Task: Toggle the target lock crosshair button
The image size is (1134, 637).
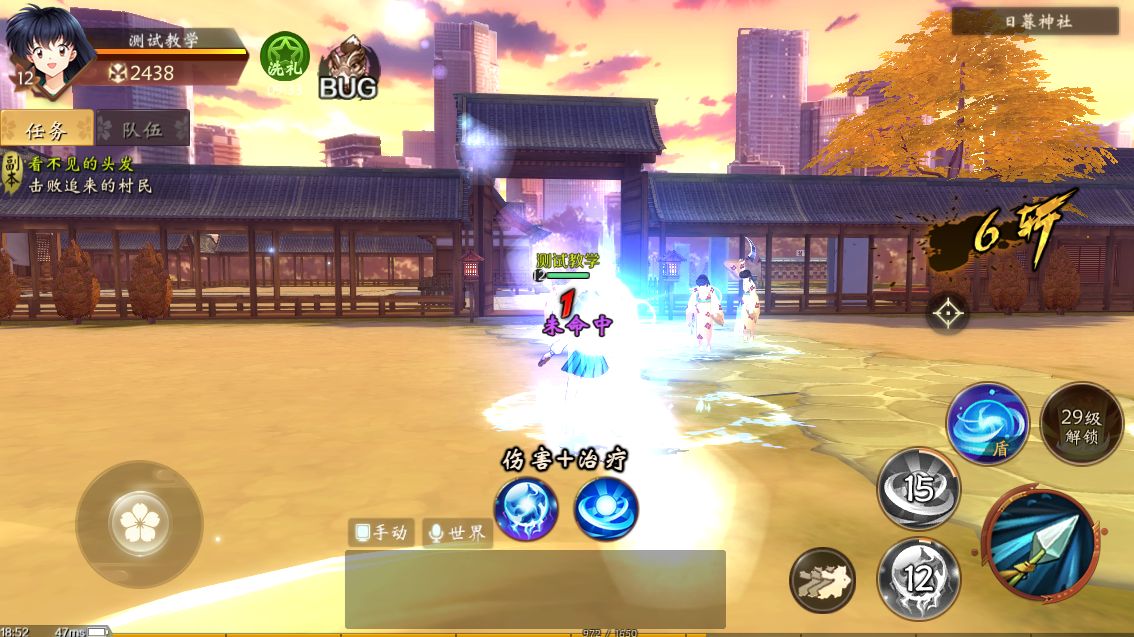Action: pyautogui.click(x=947, y=313)
